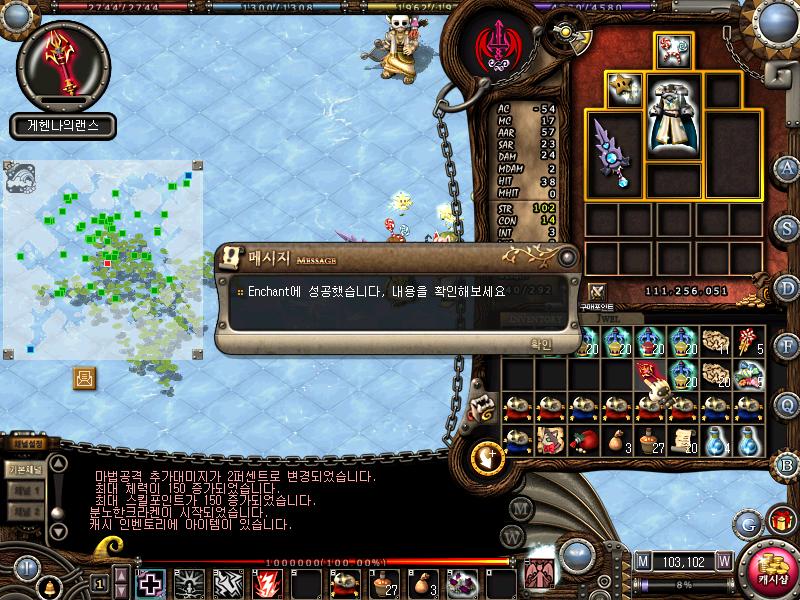Click the round Q shortcut button

point(787,403)
